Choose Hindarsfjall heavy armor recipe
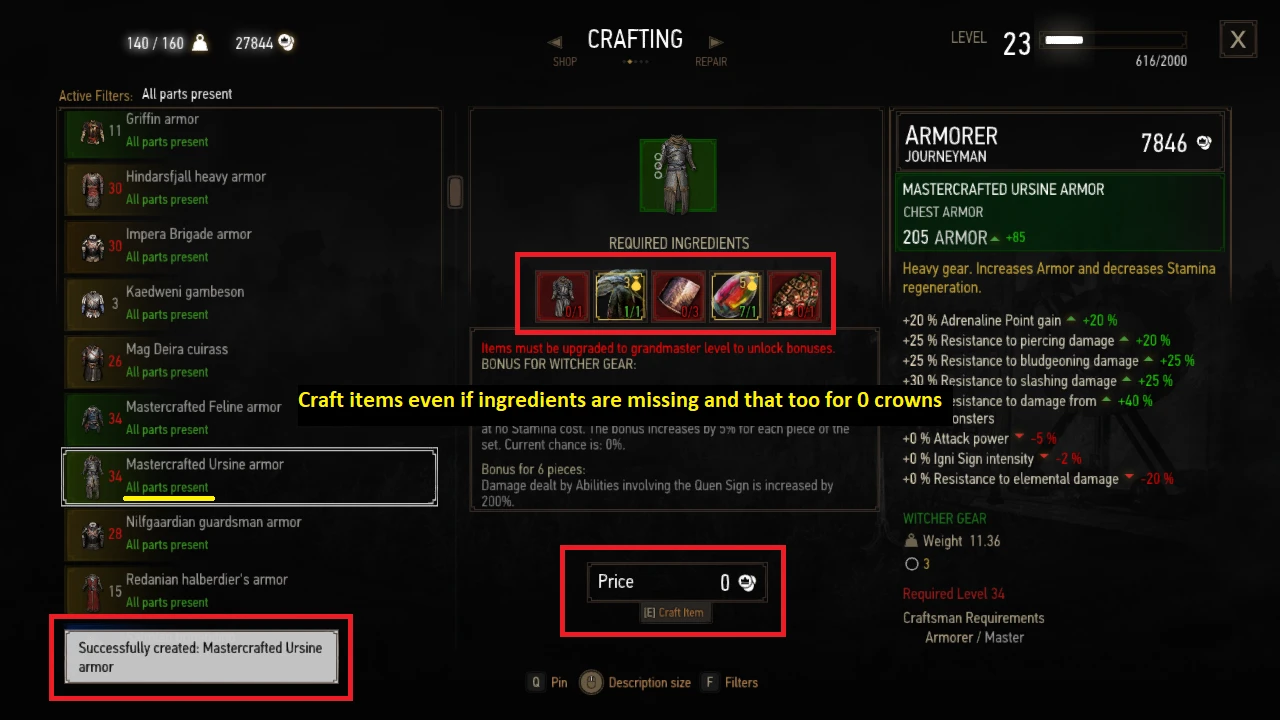This screenshot has width=1280, height=720. coord(250,187)
